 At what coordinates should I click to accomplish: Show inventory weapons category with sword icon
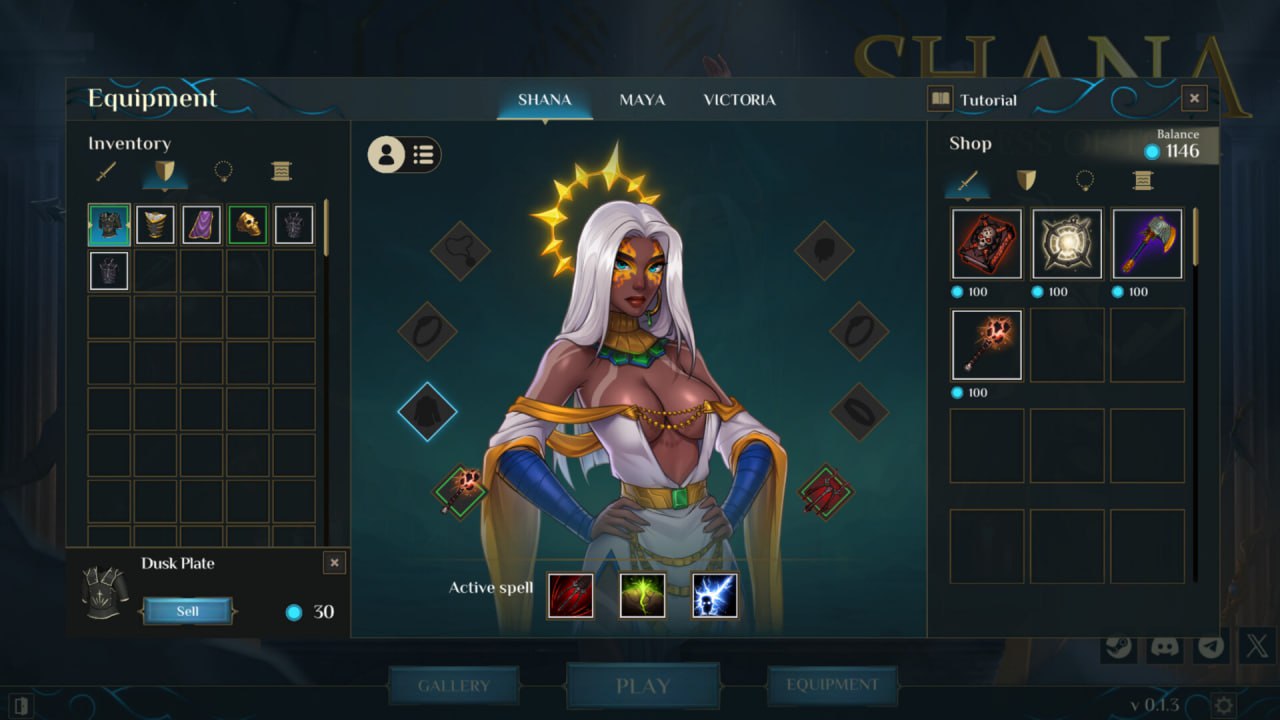pyautogui.click(x=107, y=172)
